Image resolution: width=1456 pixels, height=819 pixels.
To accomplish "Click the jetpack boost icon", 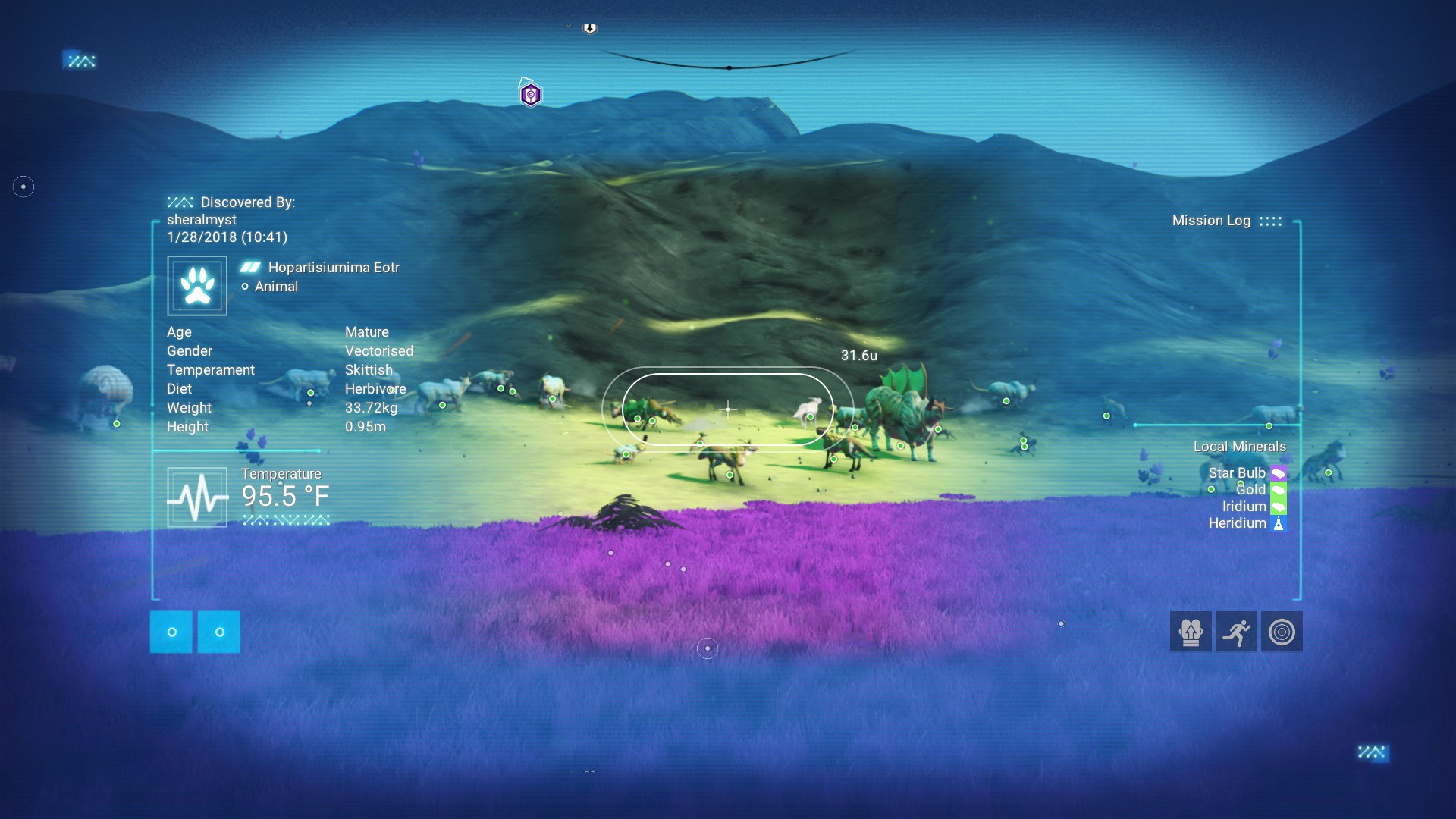I will pos(1191,632).
